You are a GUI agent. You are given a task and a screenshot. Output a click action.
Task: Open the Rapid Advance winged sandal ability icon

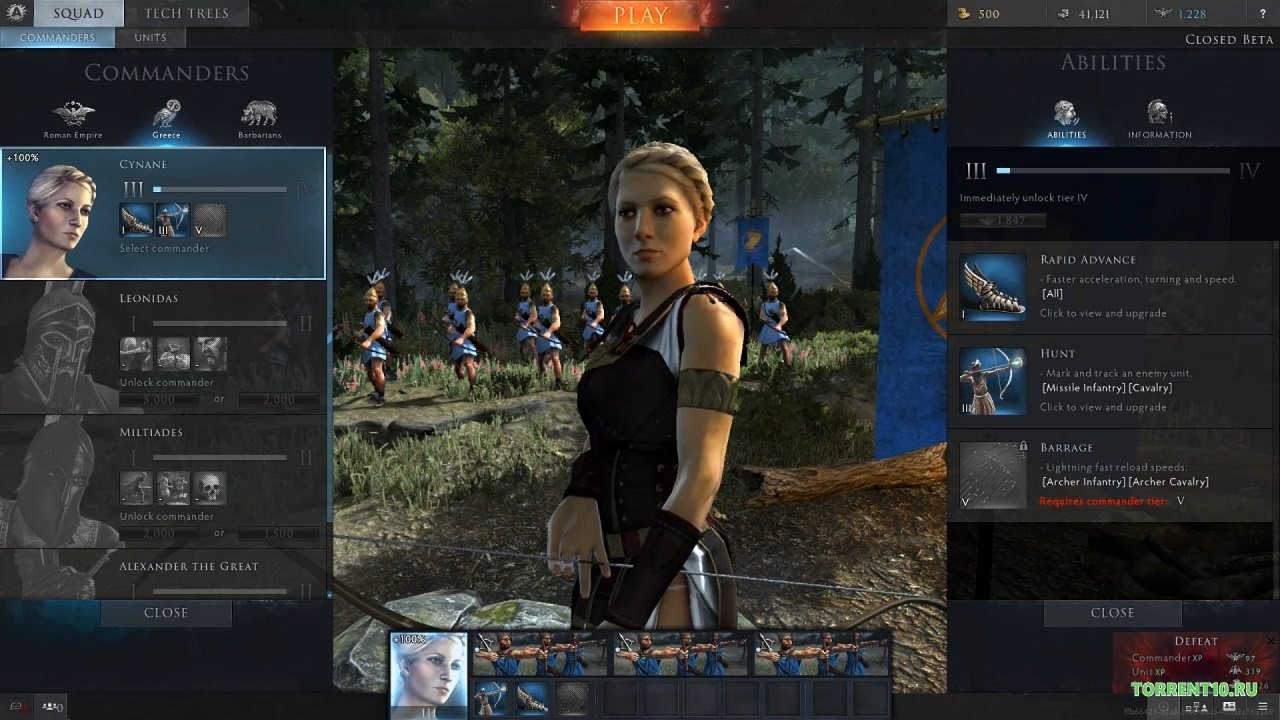tap(992, 289)
